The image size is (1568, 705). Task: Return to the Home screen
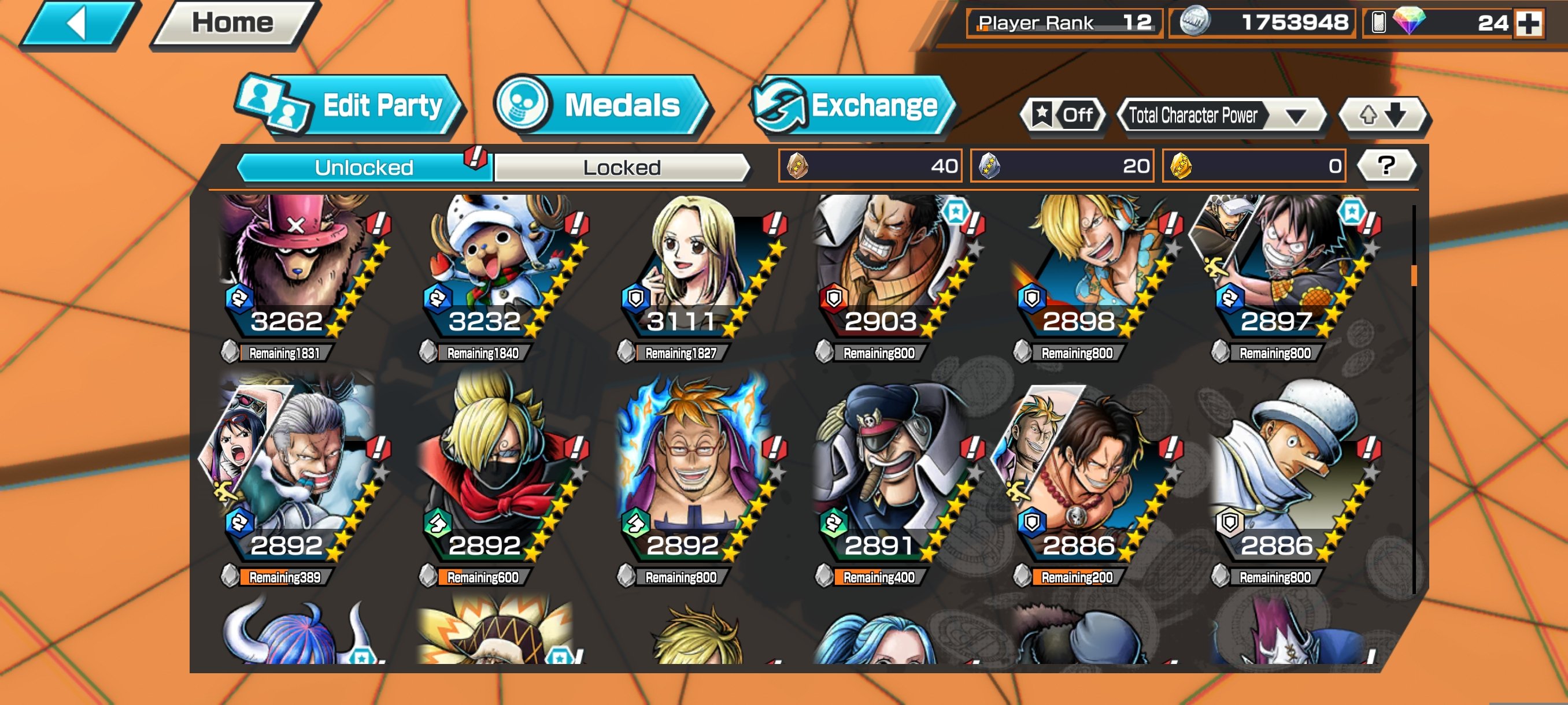pos(233,24)
